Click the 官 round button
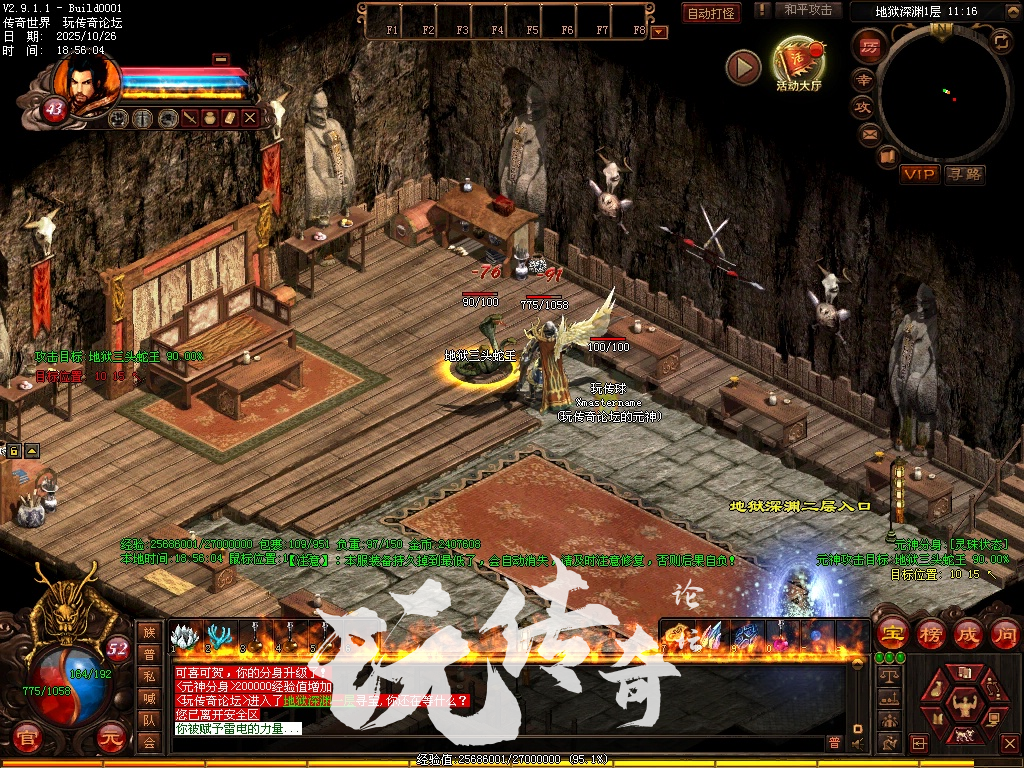 point(27,740)
